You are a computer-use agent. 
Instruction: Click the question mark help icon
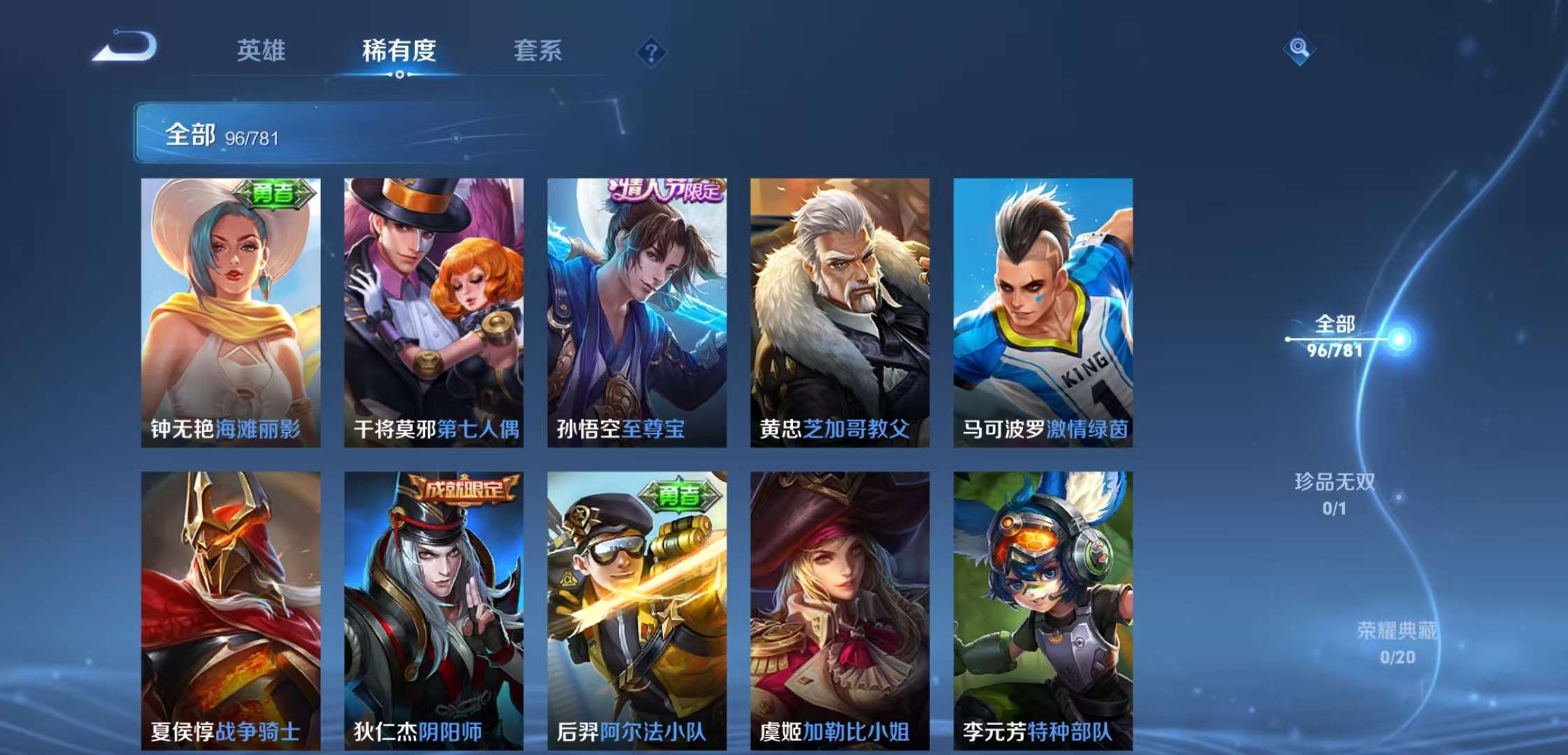pyautogui.click(x=650, y=50)
